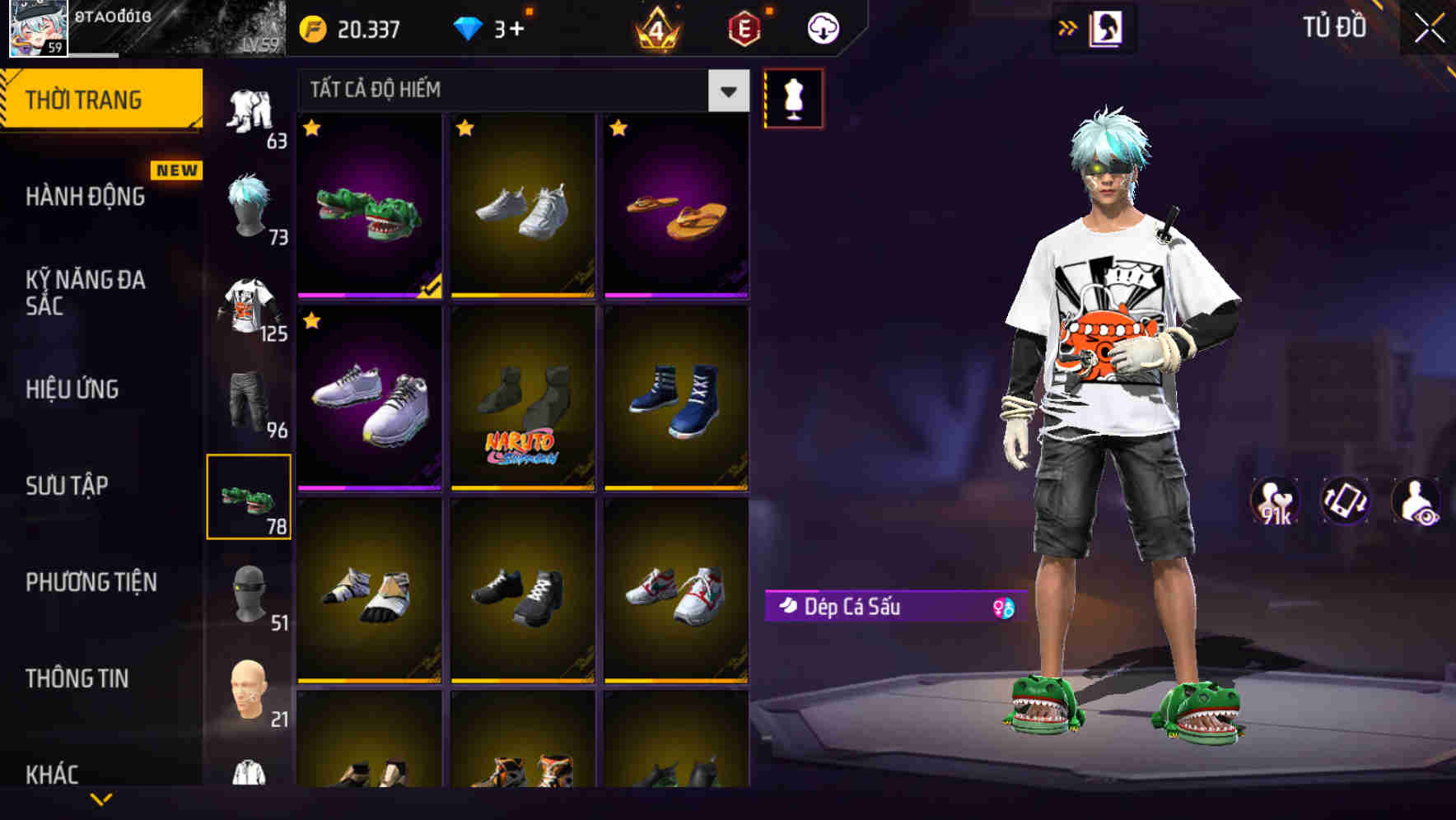
Task: Click the character look-card icon in top bar
Action: [1106, 27]
